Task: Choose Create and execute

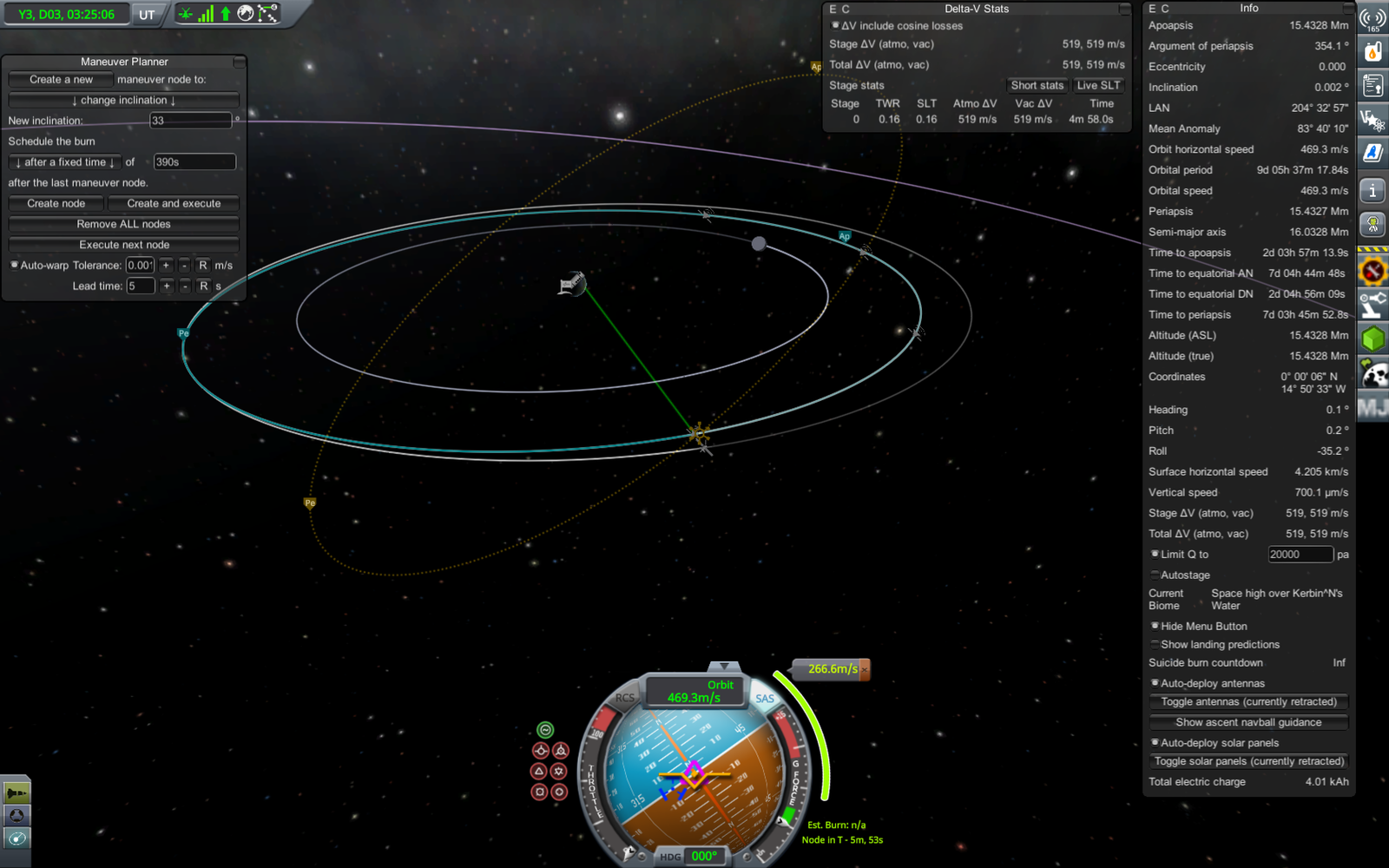Action: point(174,203)
